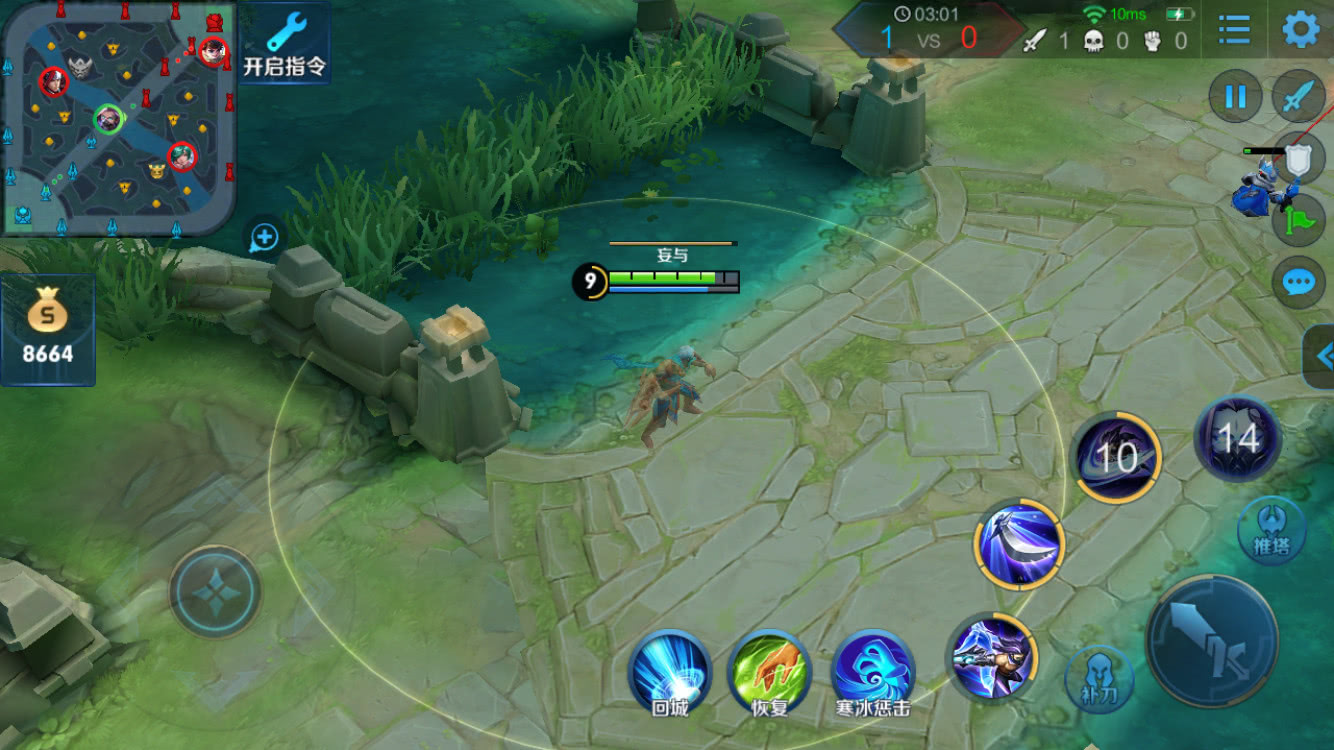Open the scoreboard list icon
The width and height of the screenshot is (1334, 750).
click(x=1234, y=31)
